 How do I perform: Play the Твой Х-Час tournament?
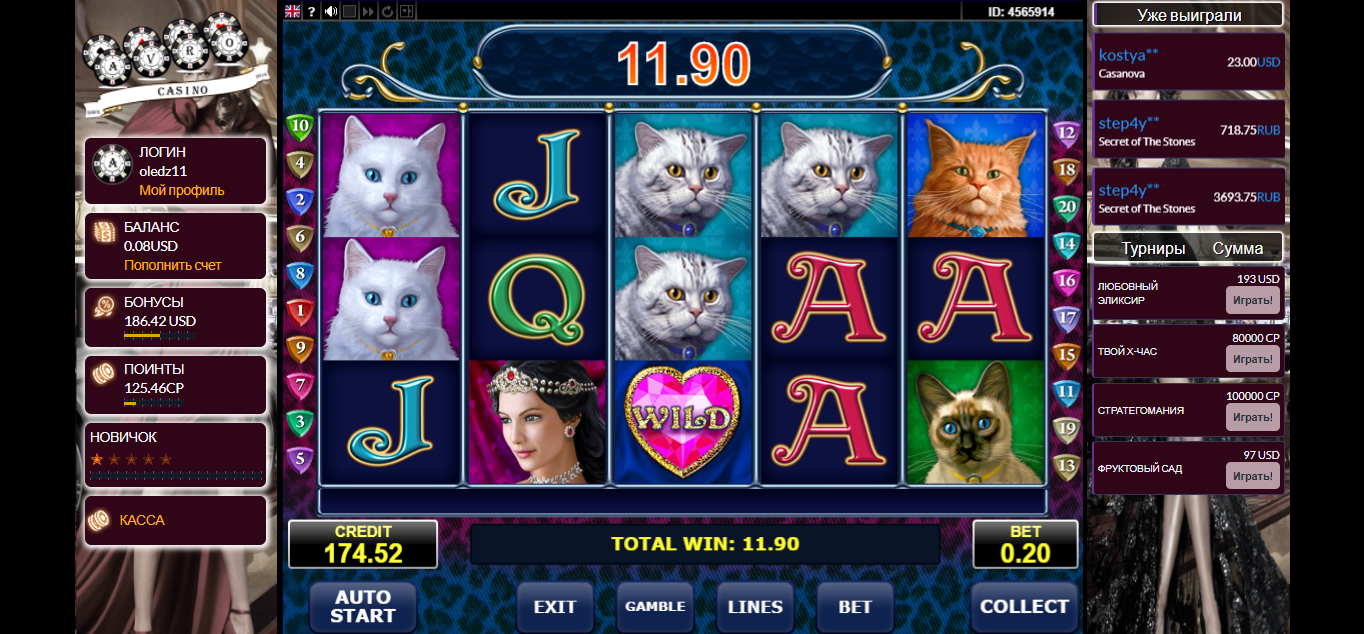point(1252,359)
